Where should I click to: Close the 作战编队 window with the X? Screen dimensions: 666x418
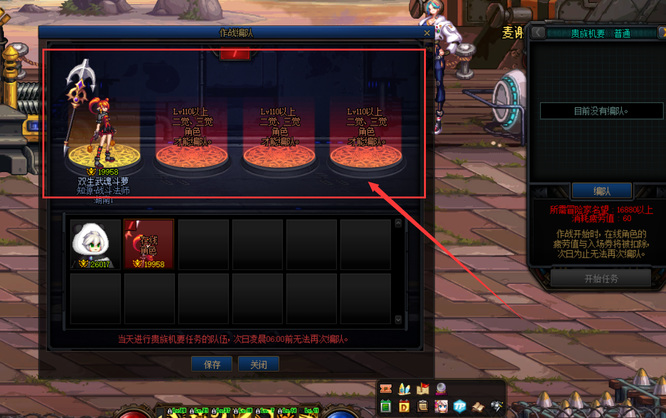427,33
